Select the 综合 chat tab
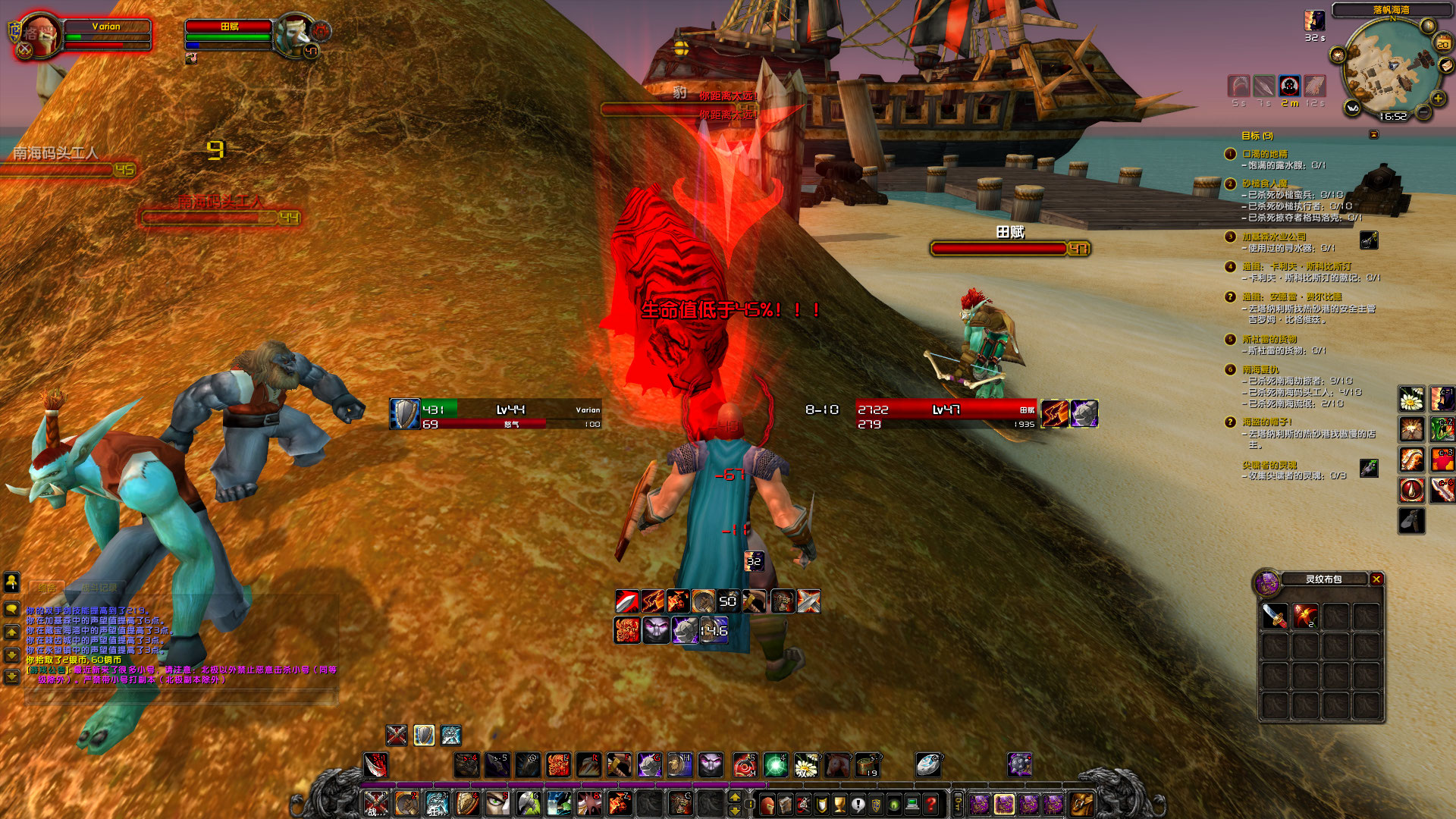The width and height of the screenshot is (1456, 819). coord(47,587)
